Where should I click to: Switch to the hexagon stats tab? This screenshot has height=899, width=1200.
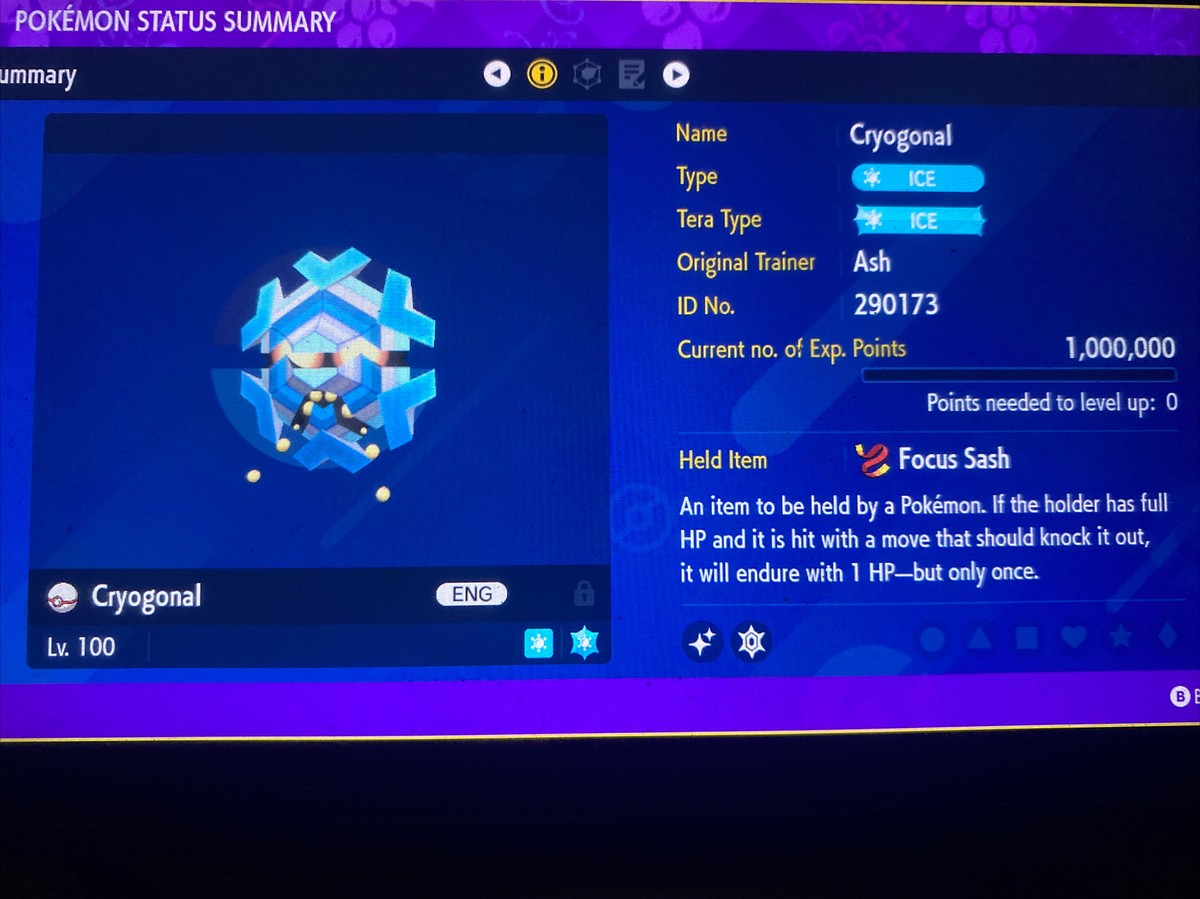(587, 74)
